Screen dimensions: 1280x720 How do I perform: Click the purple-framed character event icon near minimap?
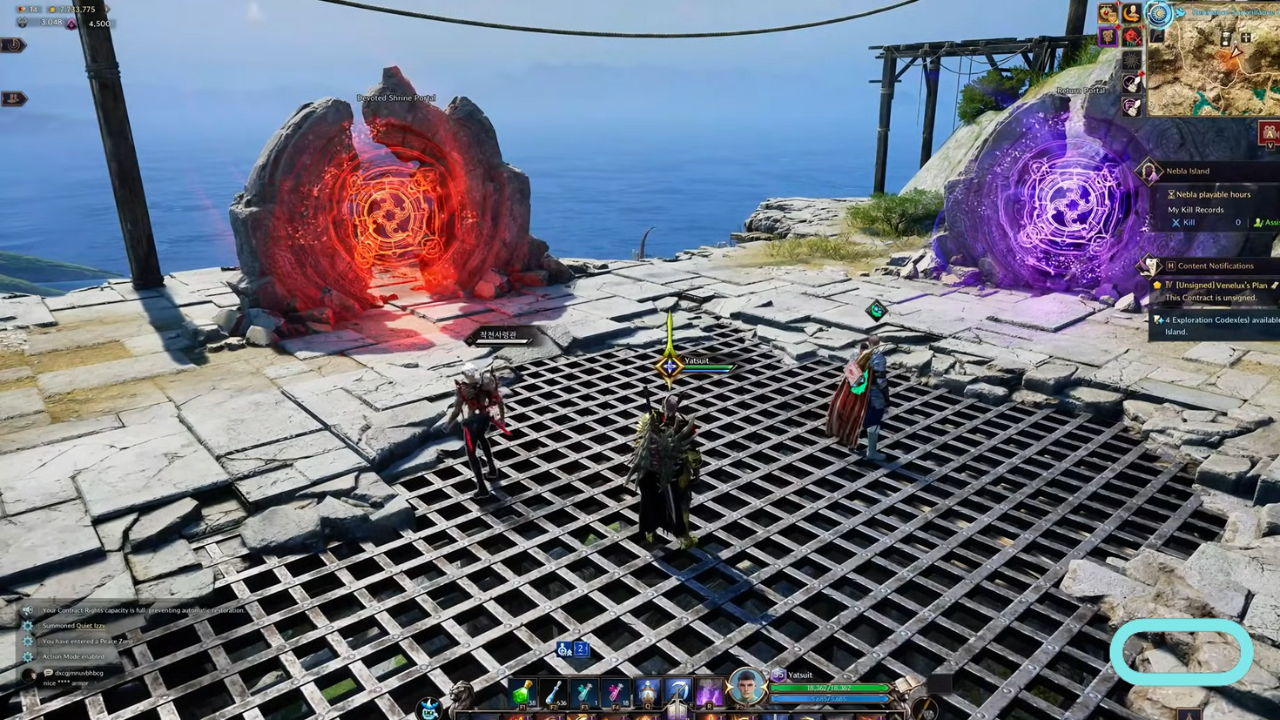[x=1109, y=37]
